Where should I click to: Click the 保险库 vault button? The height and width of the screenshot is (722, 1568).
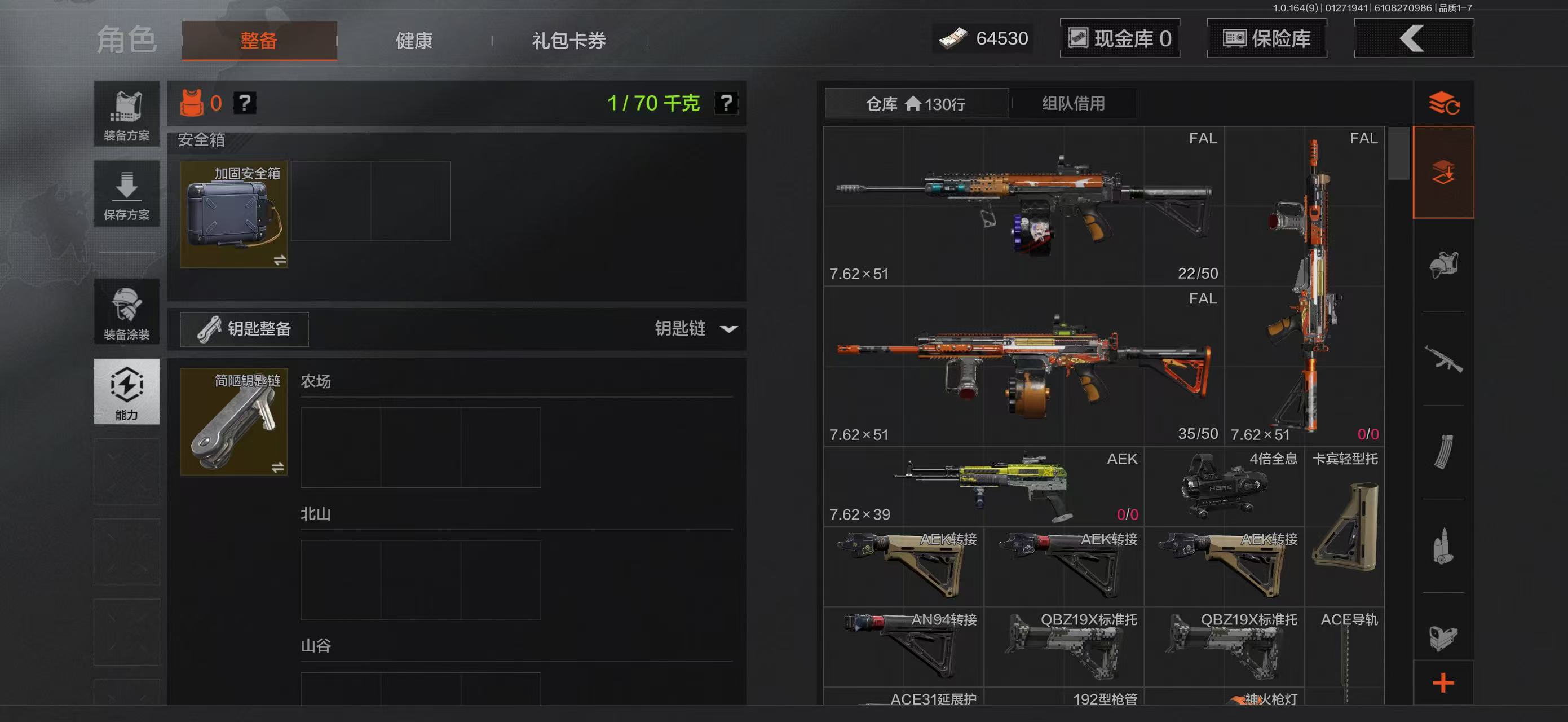(1267, 38)
